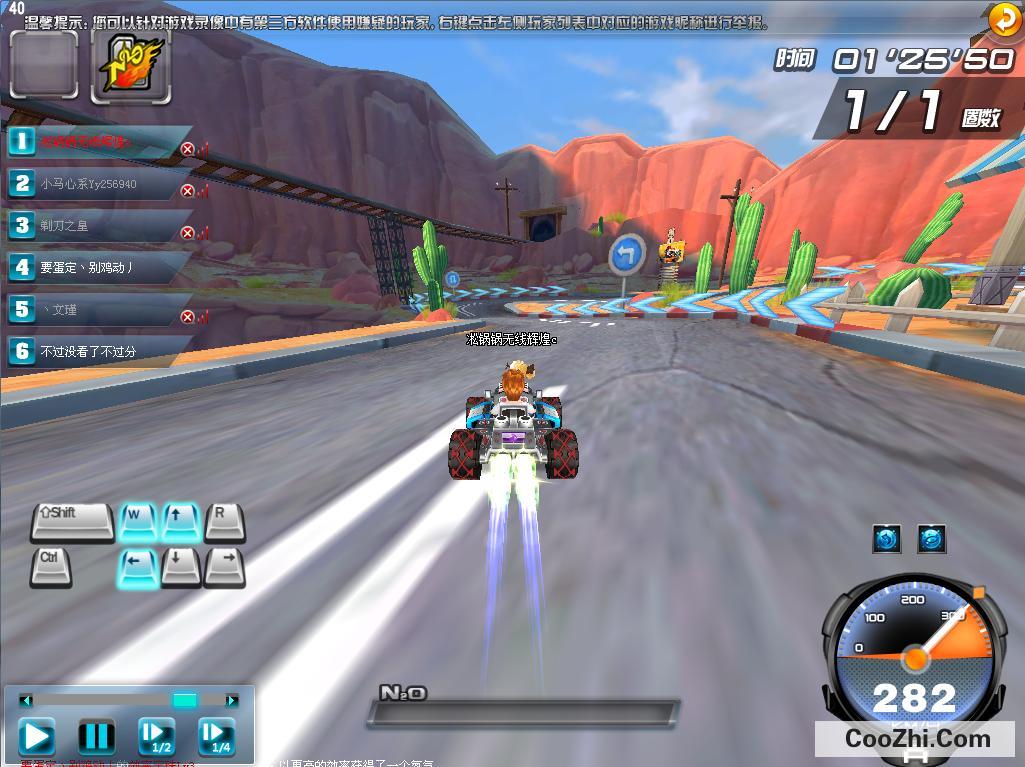Exit replay with the orange return arrow
Screen dimensions: 1025x767
pos(1003,19)
